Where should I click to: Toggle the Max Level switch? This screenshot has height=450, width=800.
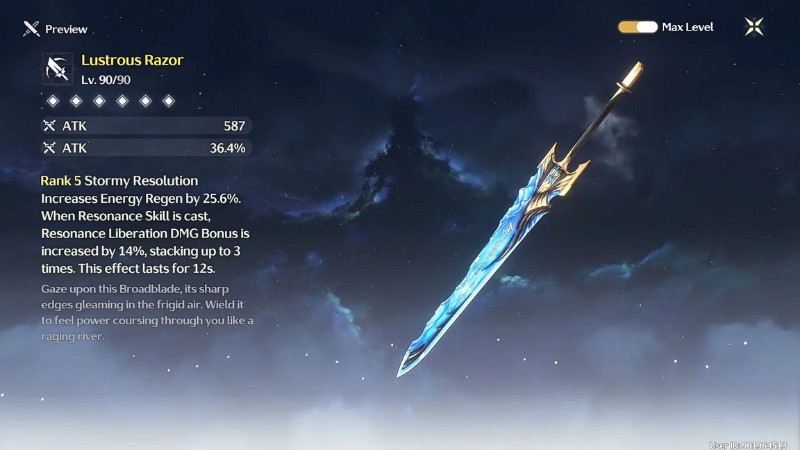pyautogui.click(x=638, y=27)
